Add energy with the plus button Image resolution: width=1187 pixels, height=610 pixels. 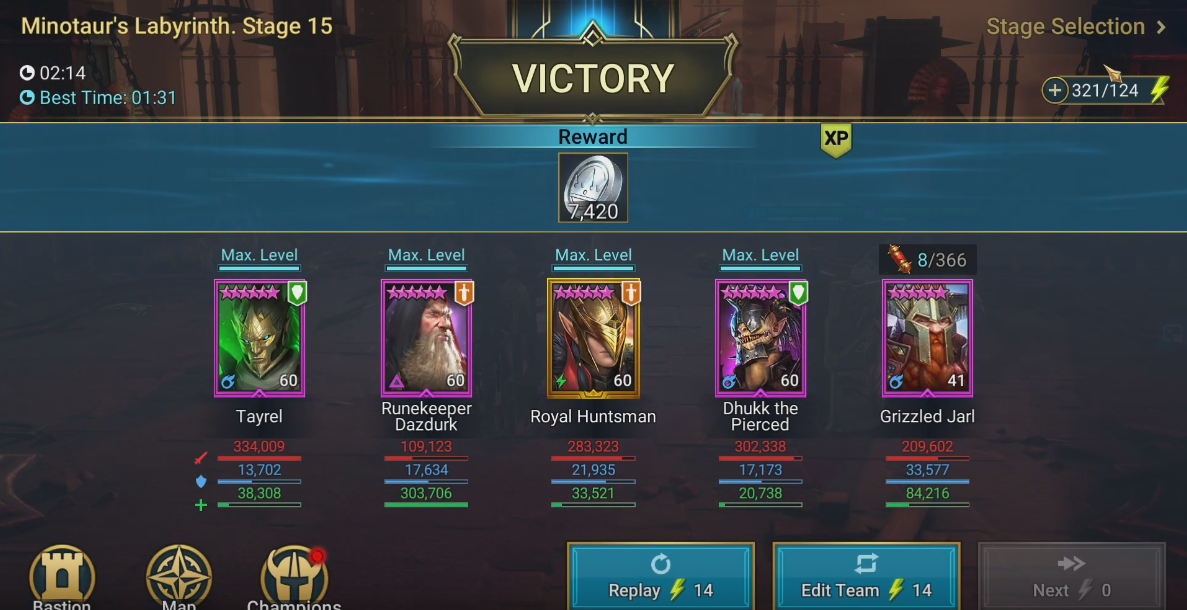pyautogui.click(x=1055, y=91)
